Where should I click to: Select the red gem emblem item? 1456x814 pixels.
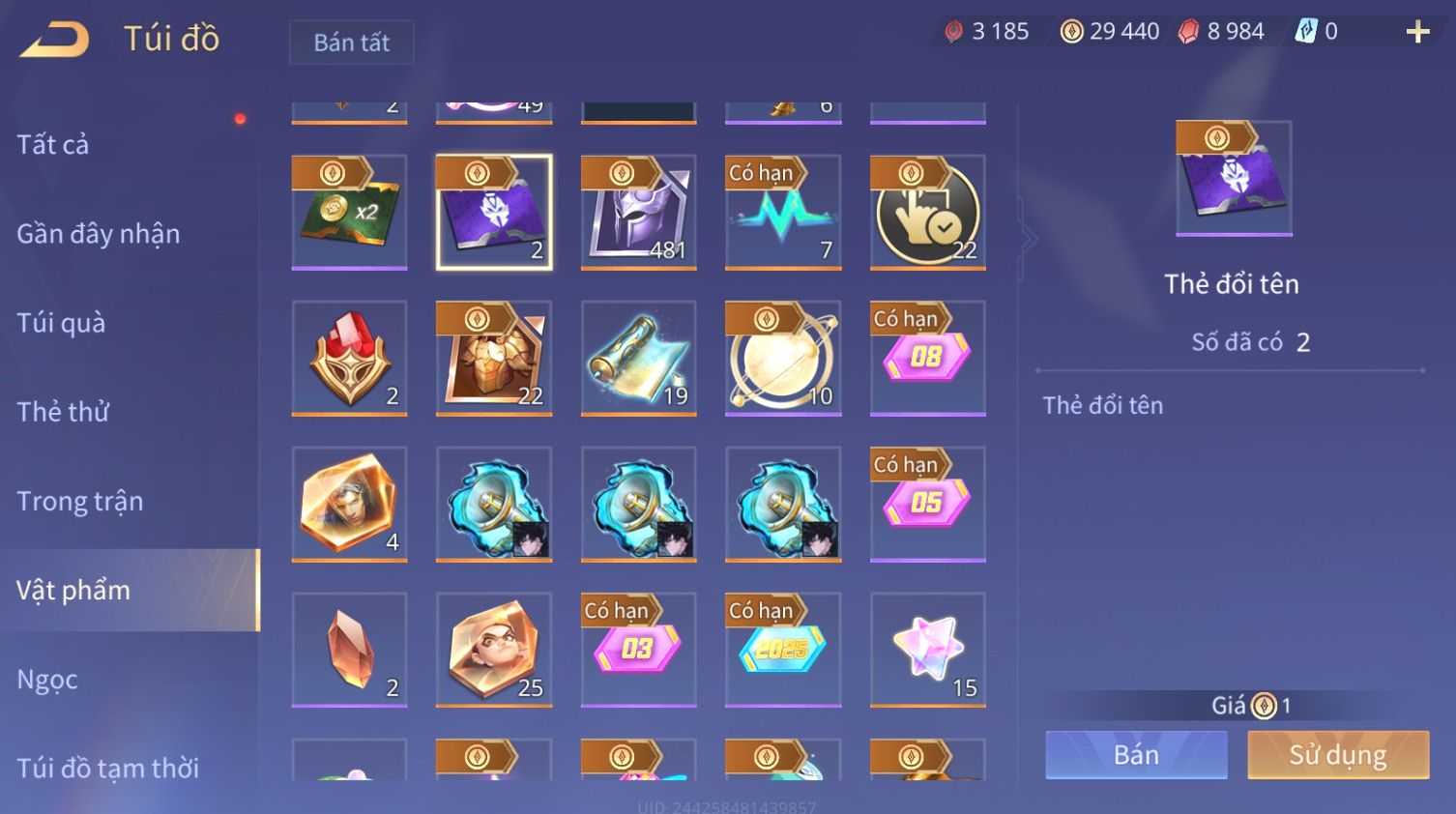(x=349, y=358)
